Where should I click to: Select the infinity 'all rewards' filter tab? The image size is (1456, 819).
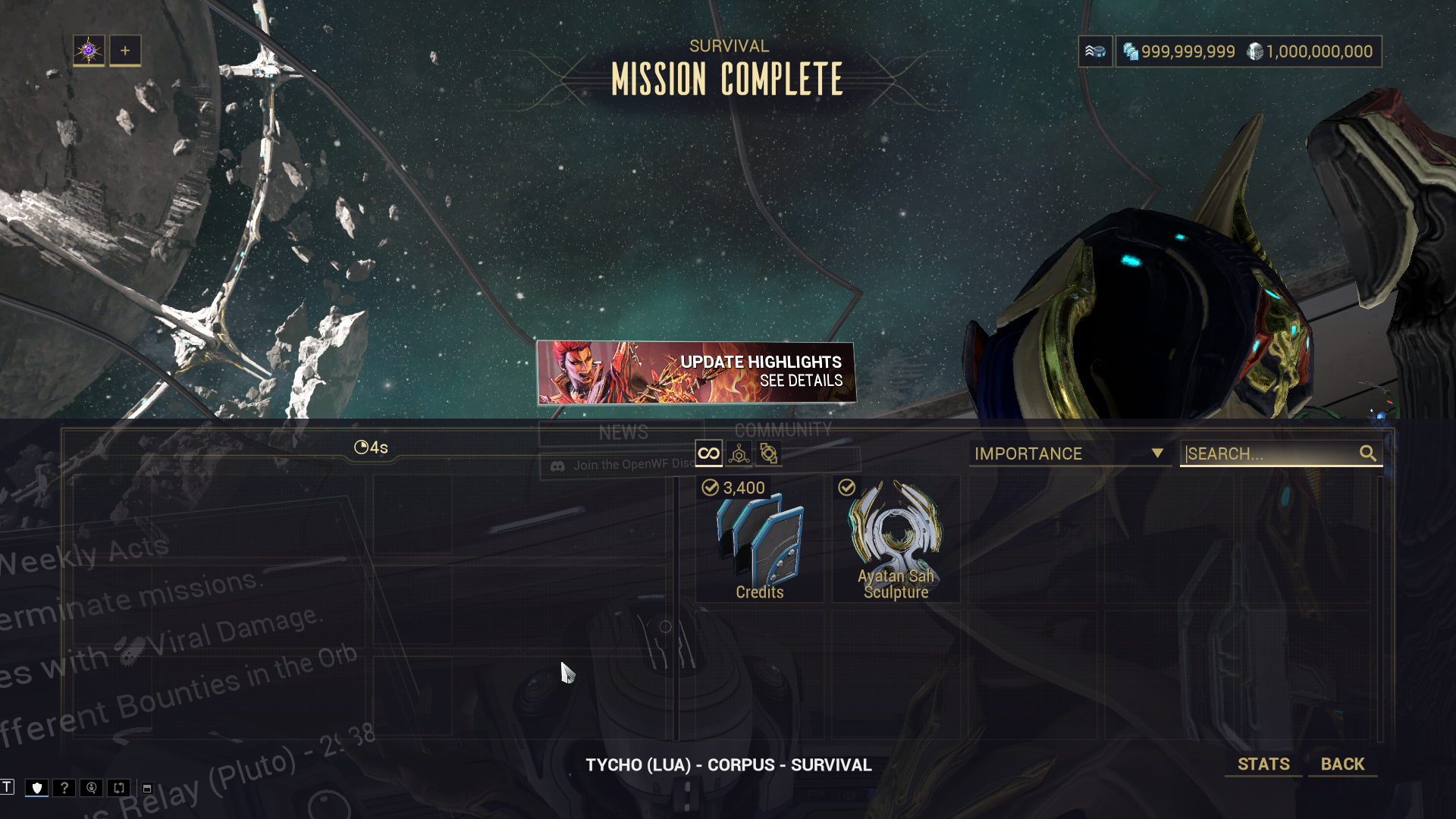[708, 453]
